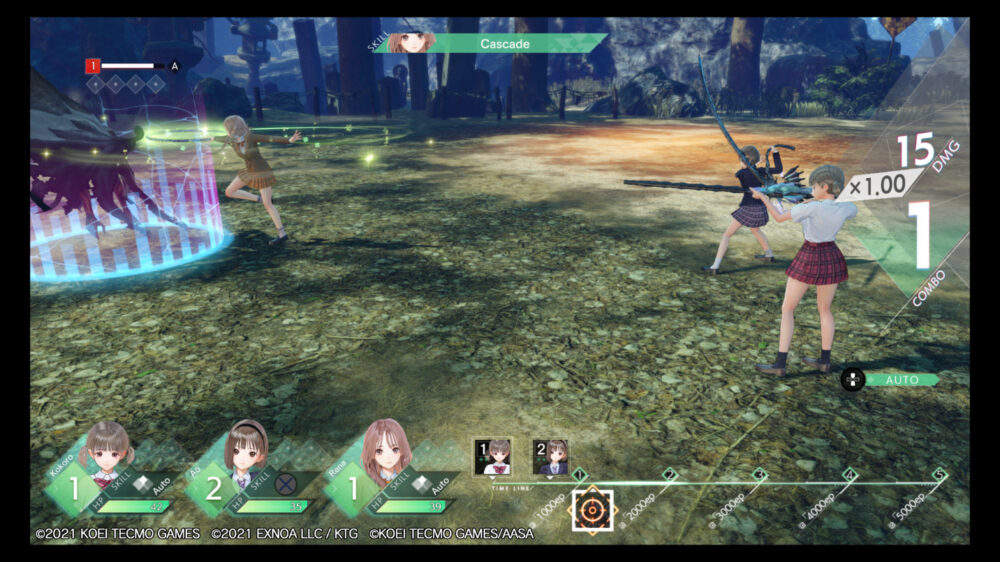
Task: Select the 5000ep timeline node
Action: click(x=939, y=475)
